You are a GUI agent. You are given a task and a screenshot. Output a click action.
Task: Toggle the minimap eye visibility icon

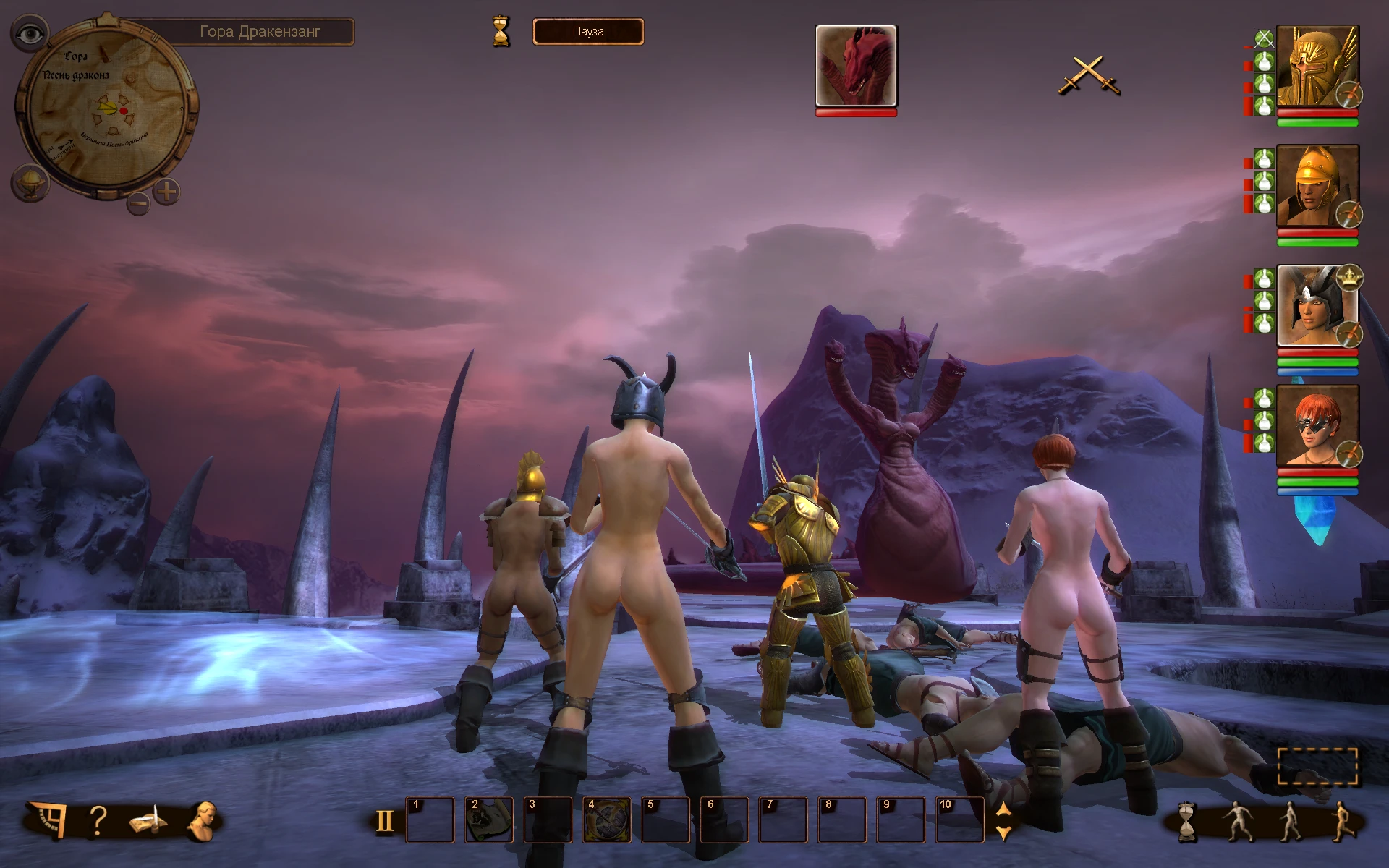click(30, 33)
